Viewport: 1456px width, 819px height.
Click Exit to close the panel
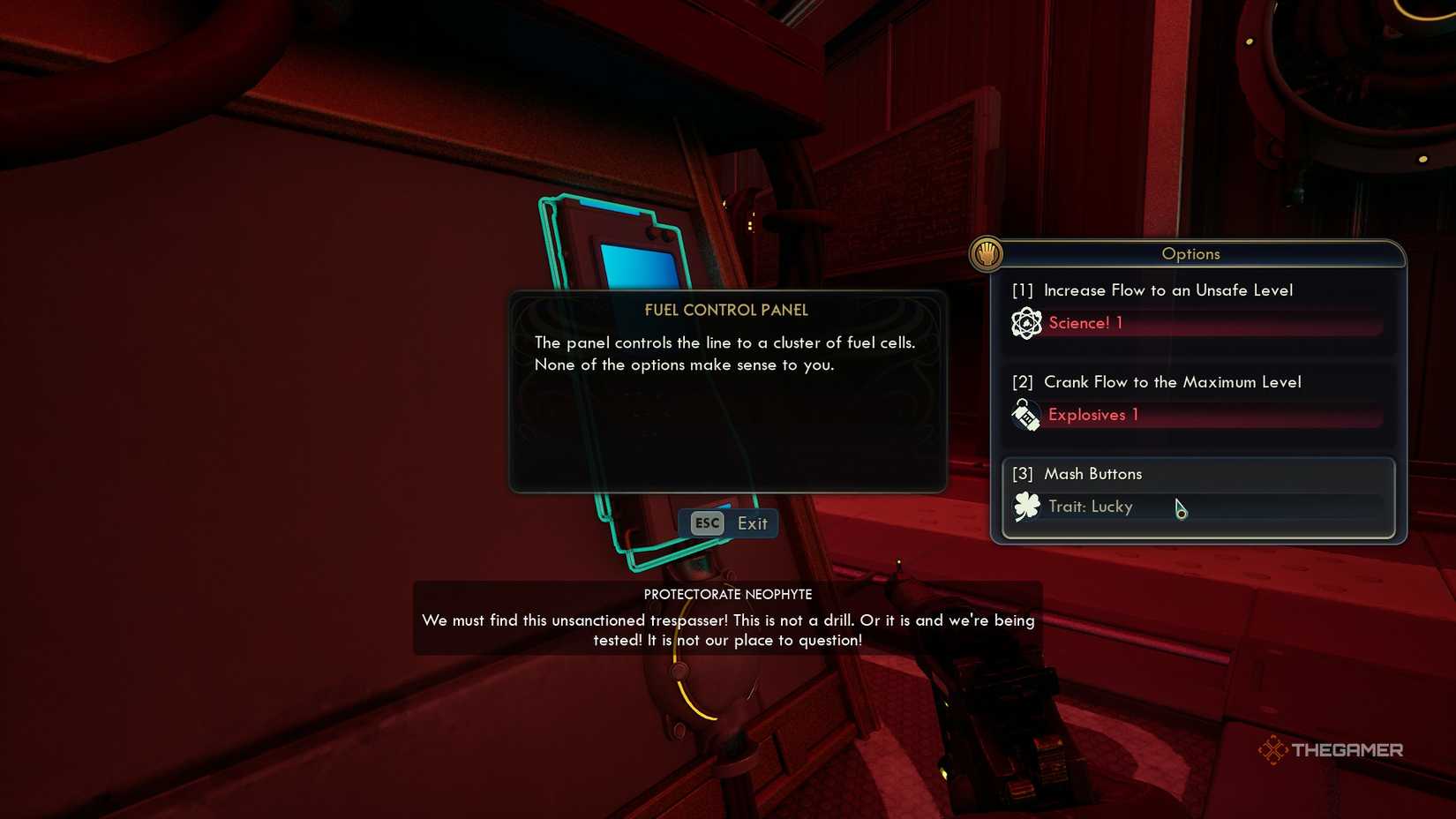click(752, 522)
